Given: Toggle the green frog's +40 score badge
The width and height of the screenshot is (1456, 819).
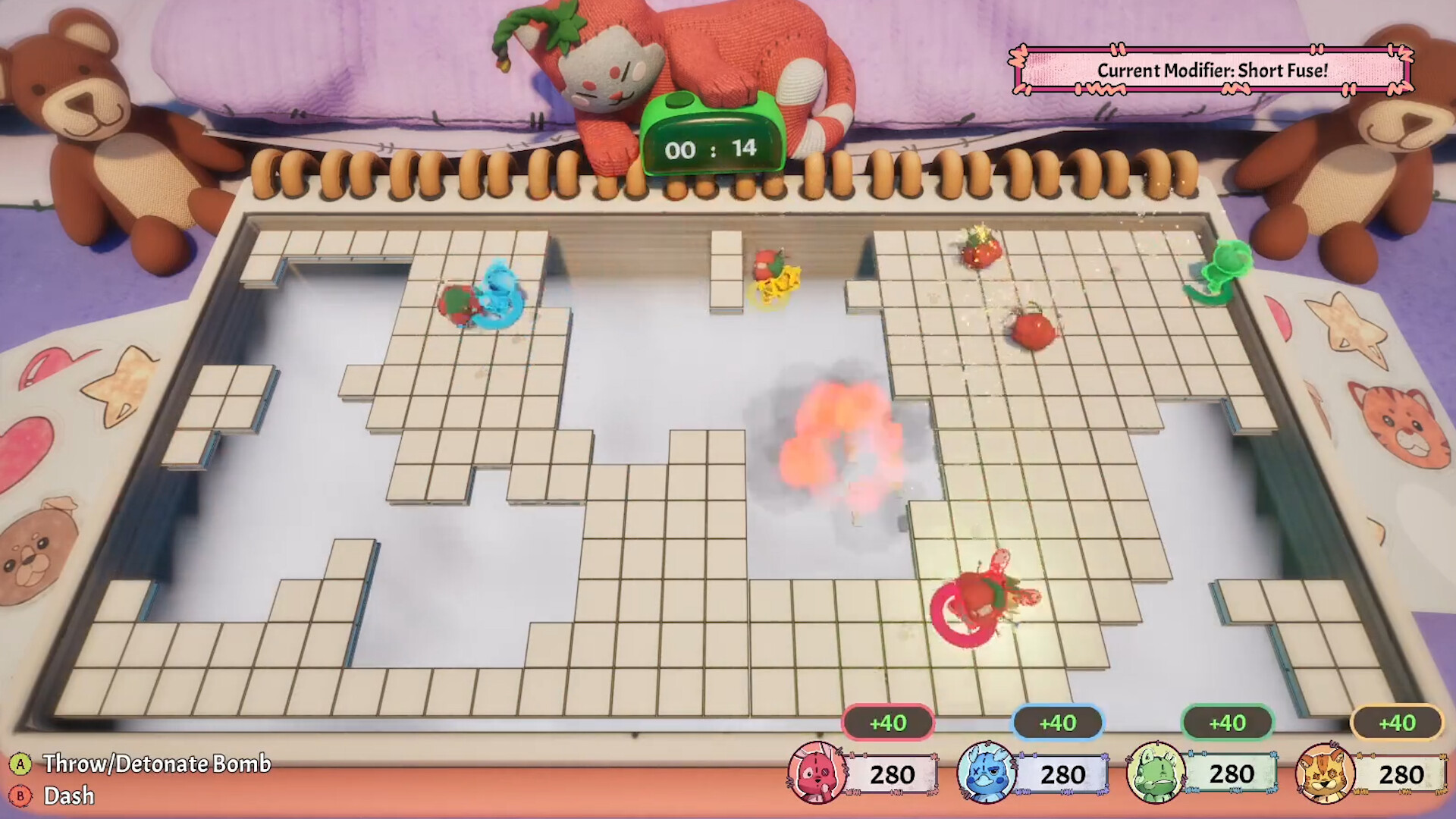Looking at the screenshot, I should (1227, 723).
